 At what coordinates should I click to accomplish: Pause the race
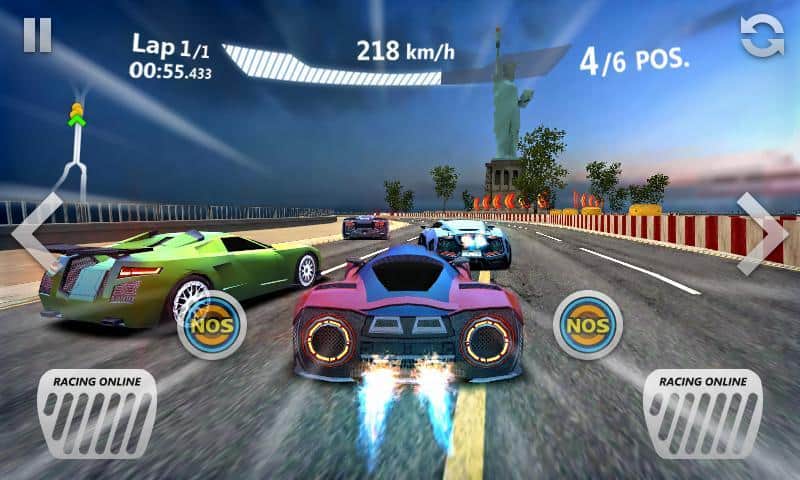[x=38, y=34]
